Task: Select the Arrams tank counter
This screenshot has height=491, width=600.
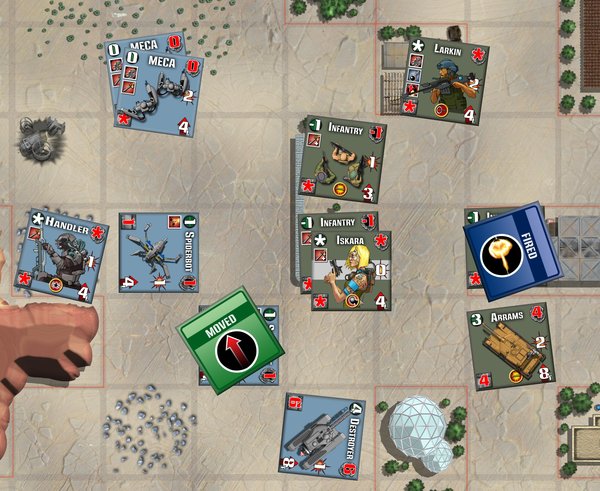Action: pyautogui.click(x=511, y=346)
